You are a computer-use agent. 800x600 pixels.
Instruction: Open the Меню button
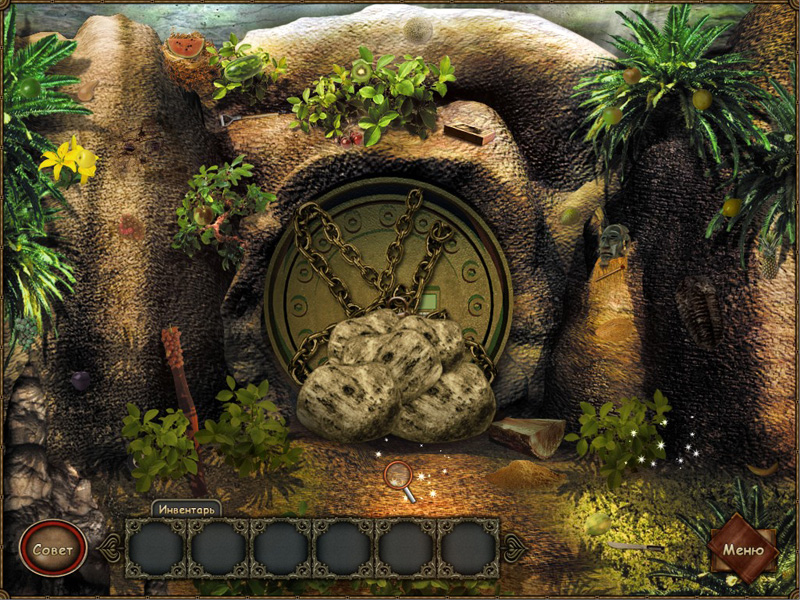743,549
